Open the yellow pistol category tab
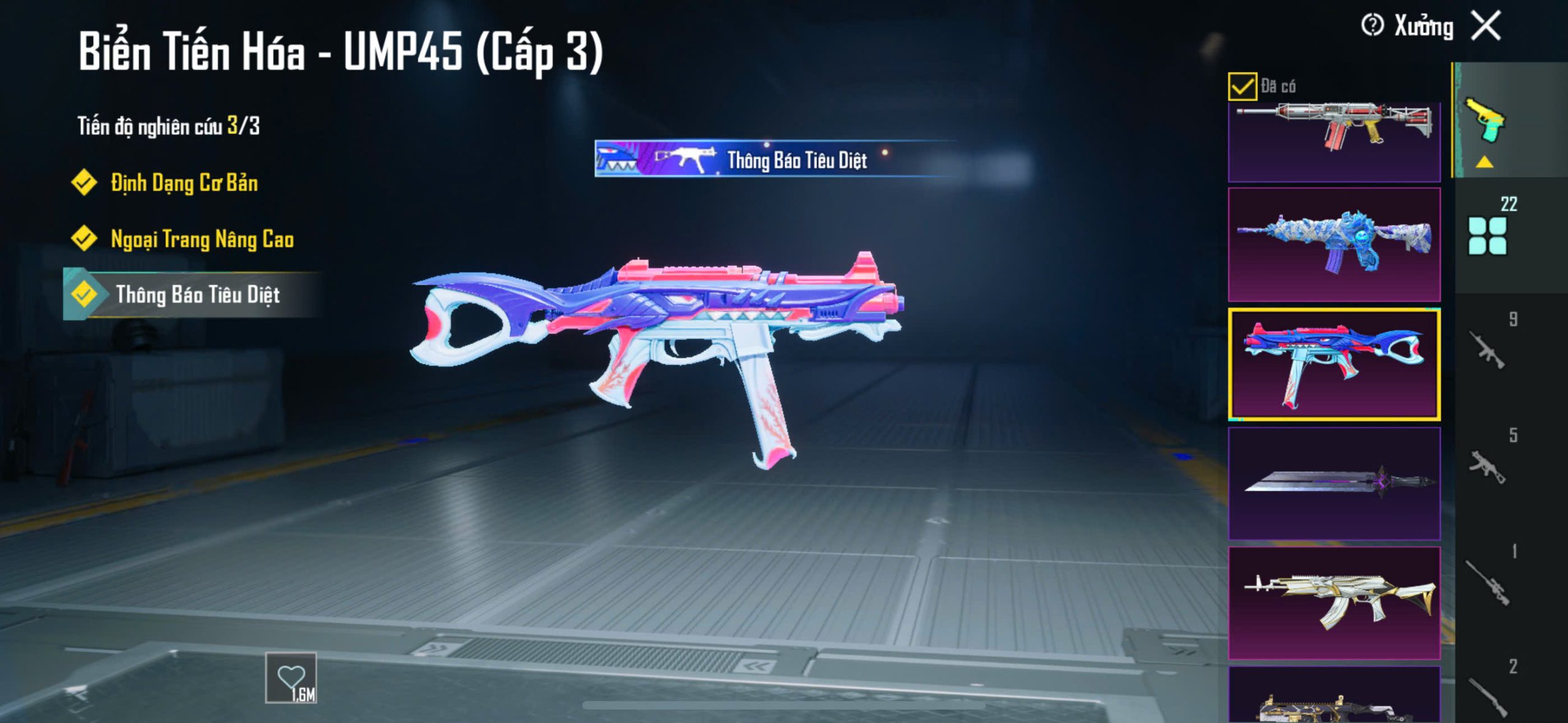Screen dimensions: 1568x723 [1485, 121]
